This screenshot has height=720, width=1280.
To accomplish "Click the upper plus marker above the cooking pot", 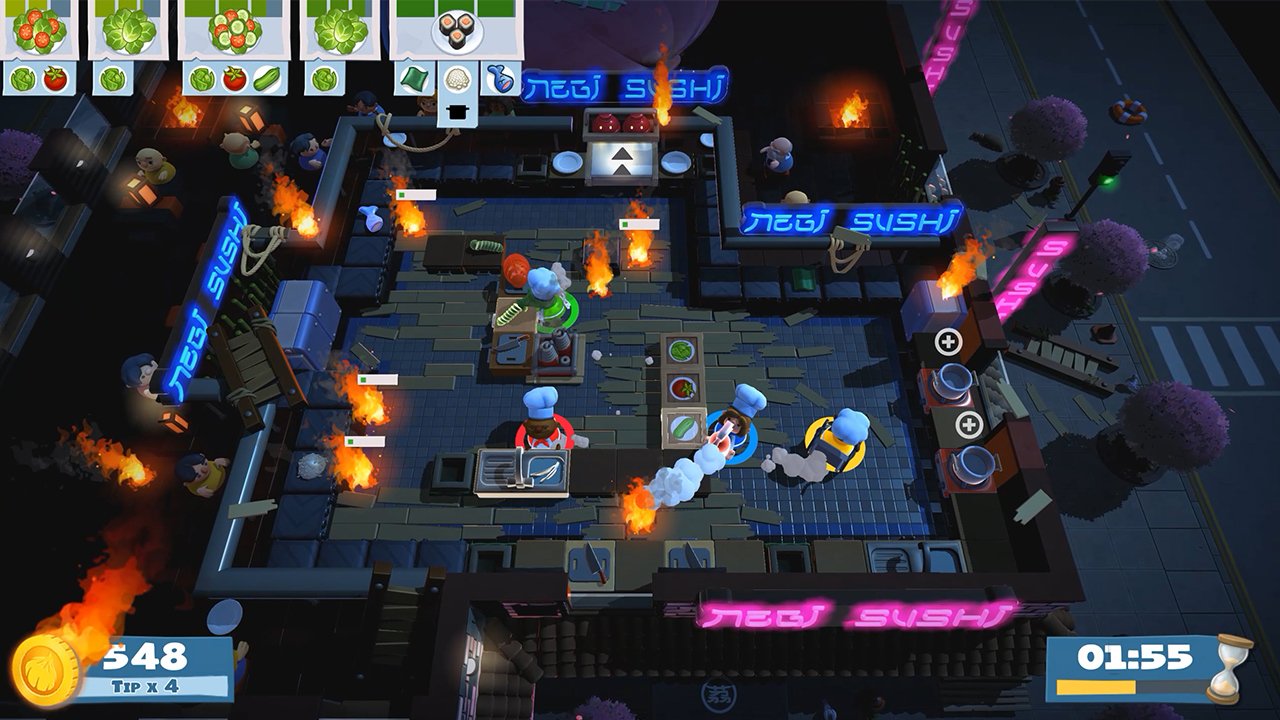I will point(948,342).
